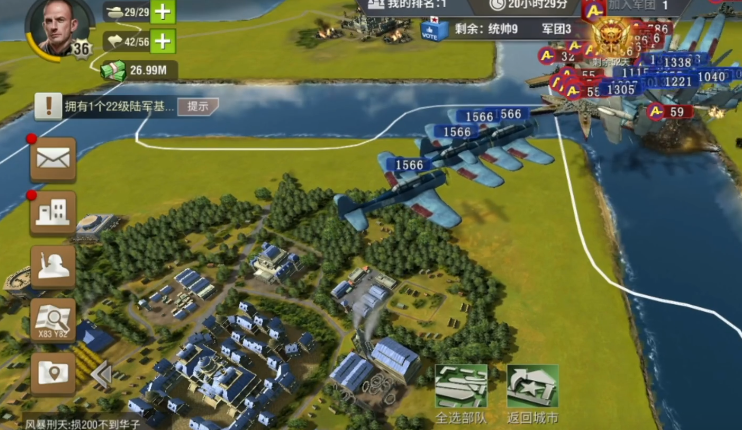Open the saluting soldier officer menu

pos(53,266)
